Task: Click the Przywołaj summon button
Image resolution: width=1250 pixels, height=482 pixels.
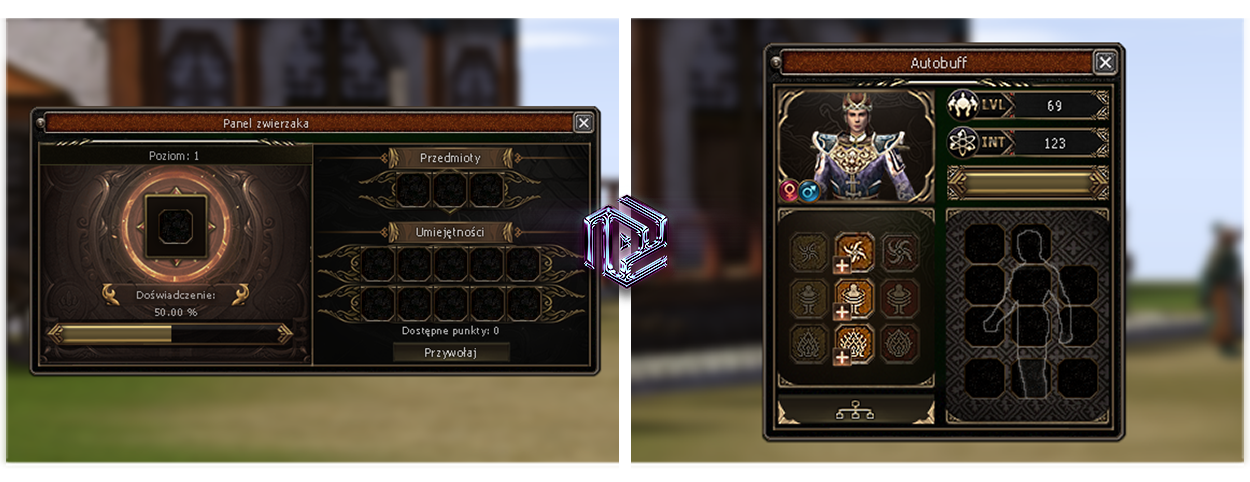Action: (451, 352)
